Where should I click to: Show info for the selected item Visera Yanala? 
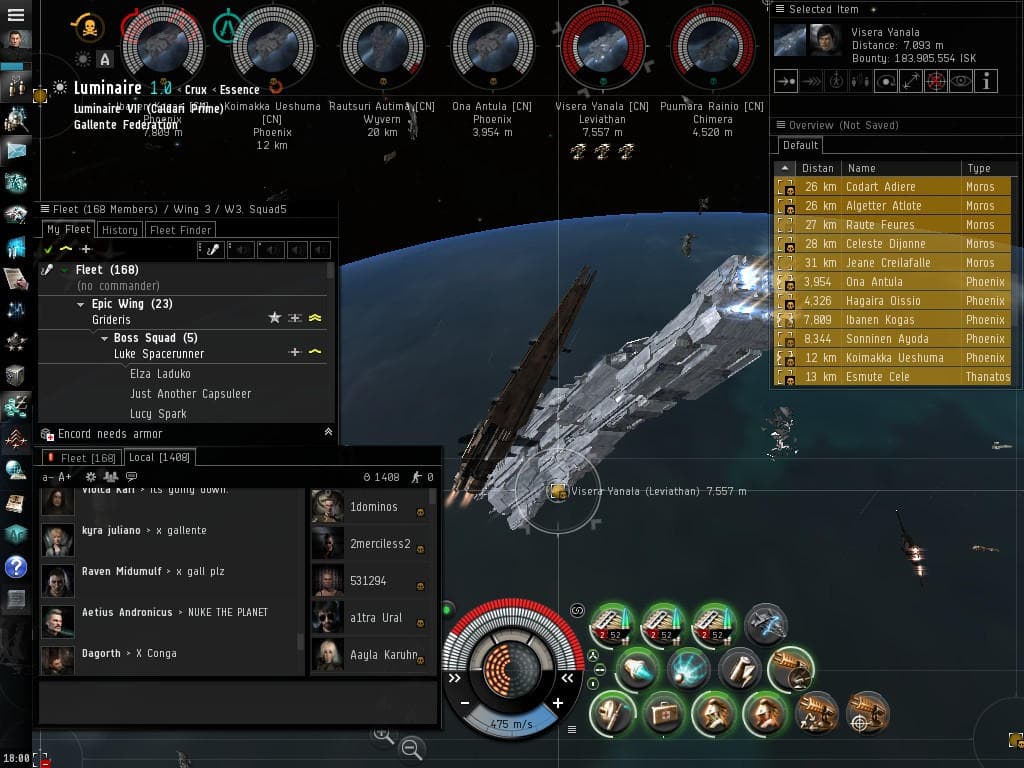(987, 82)
